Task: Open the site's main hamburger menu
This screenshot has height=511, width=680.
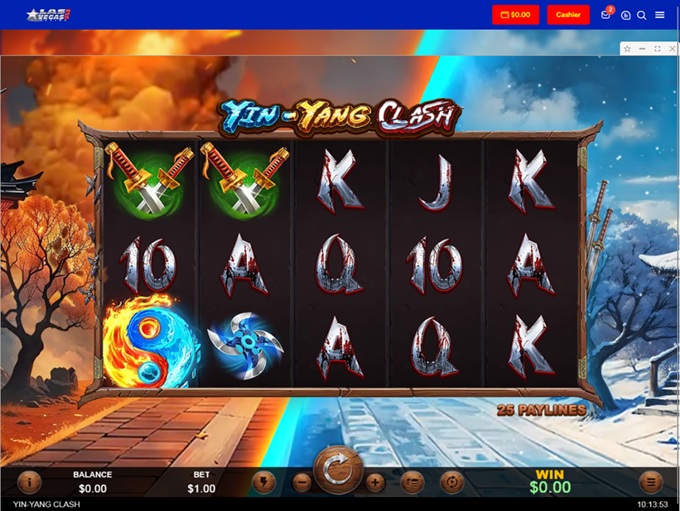Action: click(x=660, y=15)
